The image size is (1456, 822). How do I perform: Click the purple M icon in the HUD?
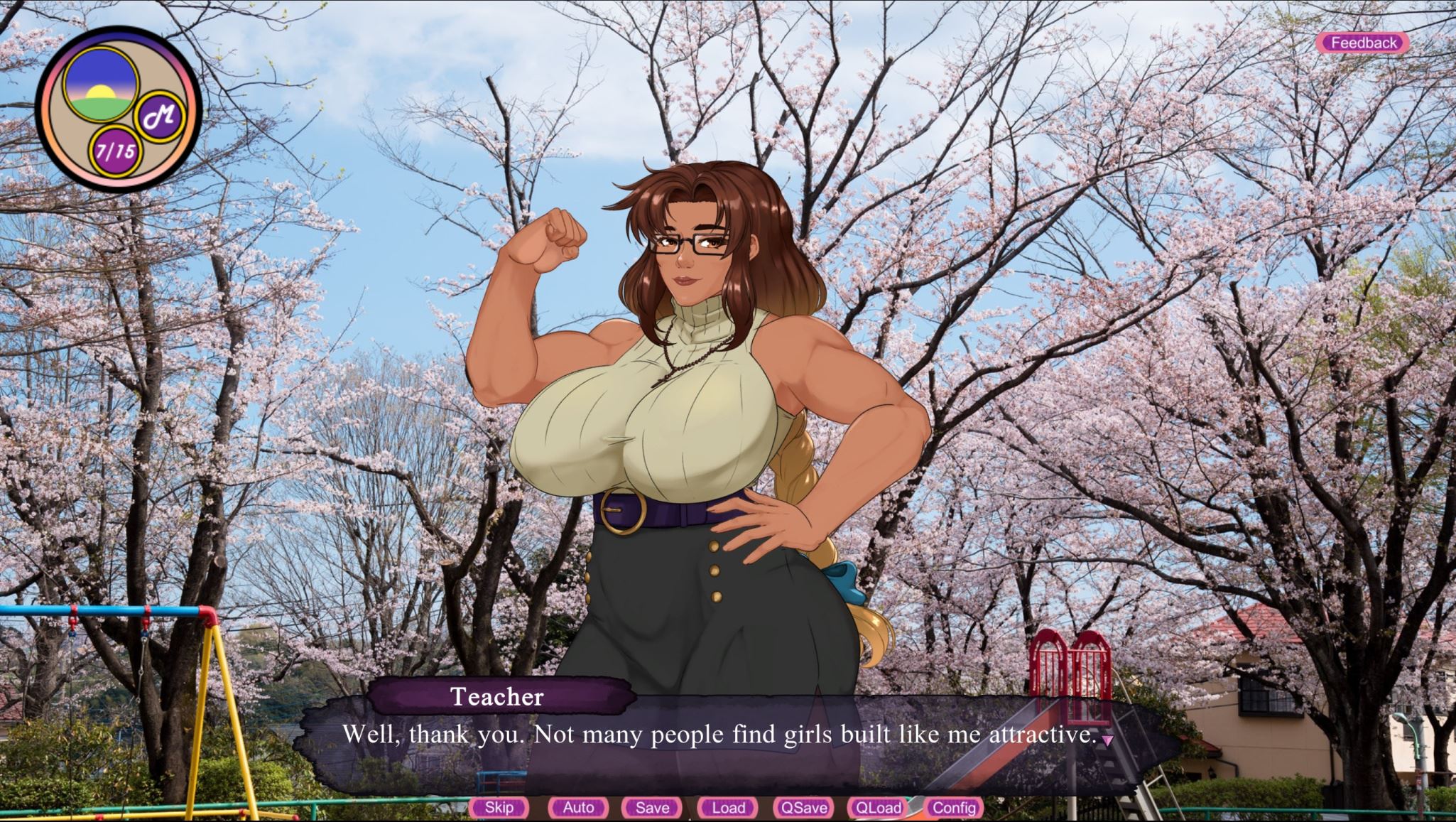point(159,116)
